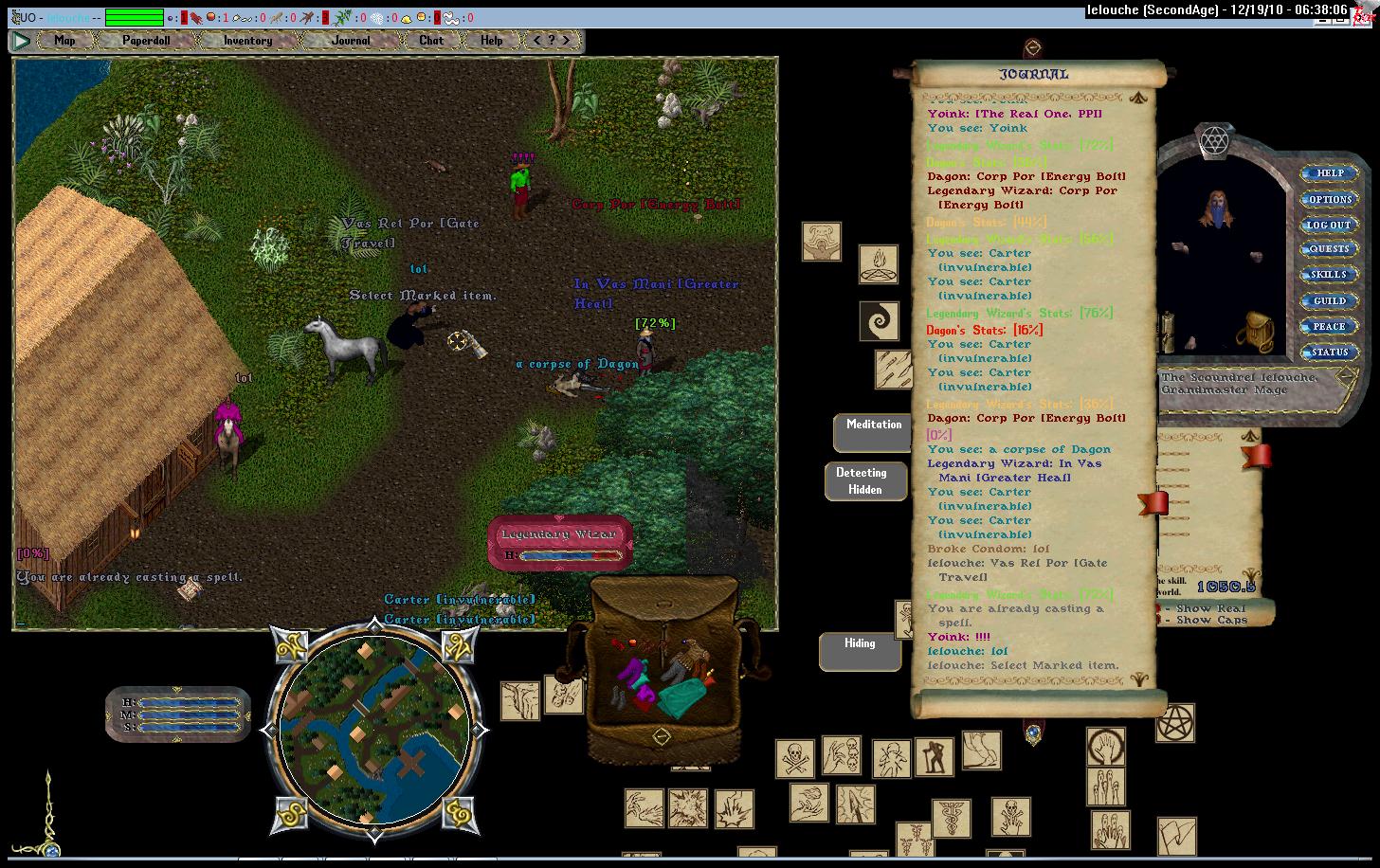Open the character STATUS

(x=1329, y=352)
